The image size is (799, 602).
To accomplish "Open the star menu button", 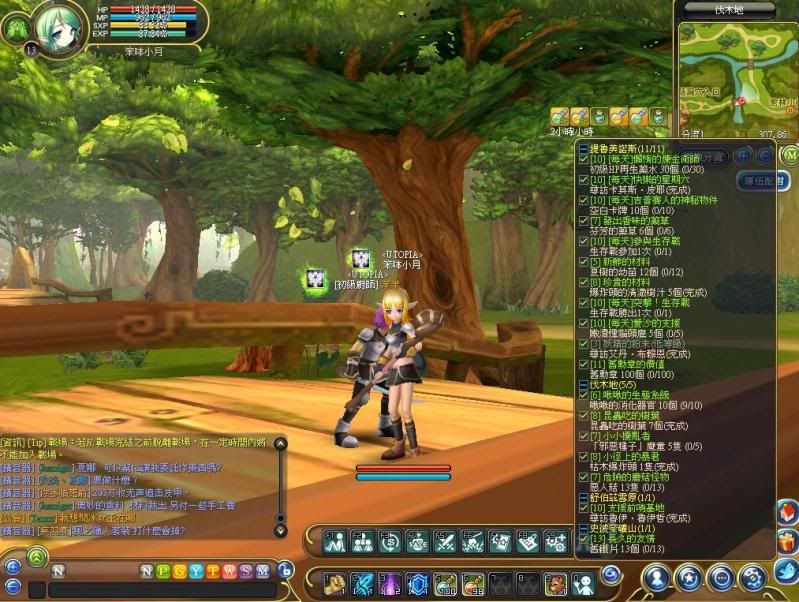I will [x=688, y=577].
